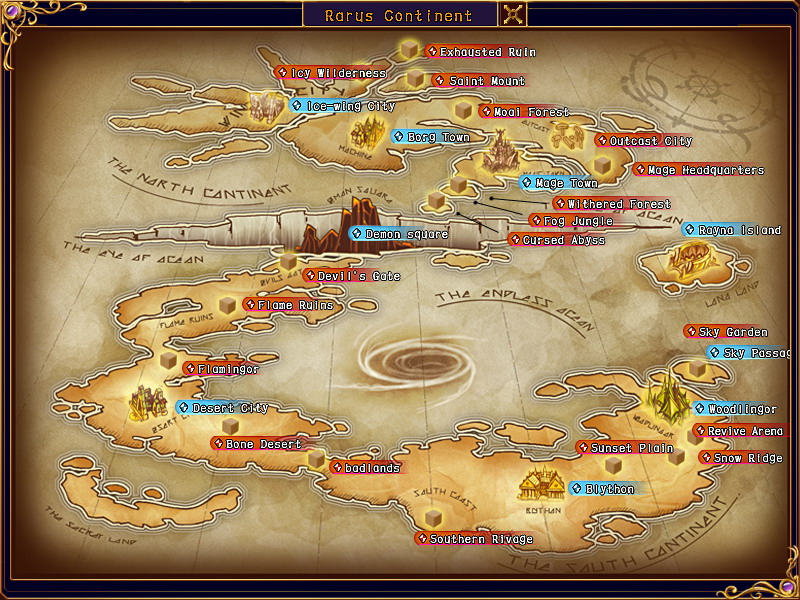Choose the Ice-wing City marker

343,105
